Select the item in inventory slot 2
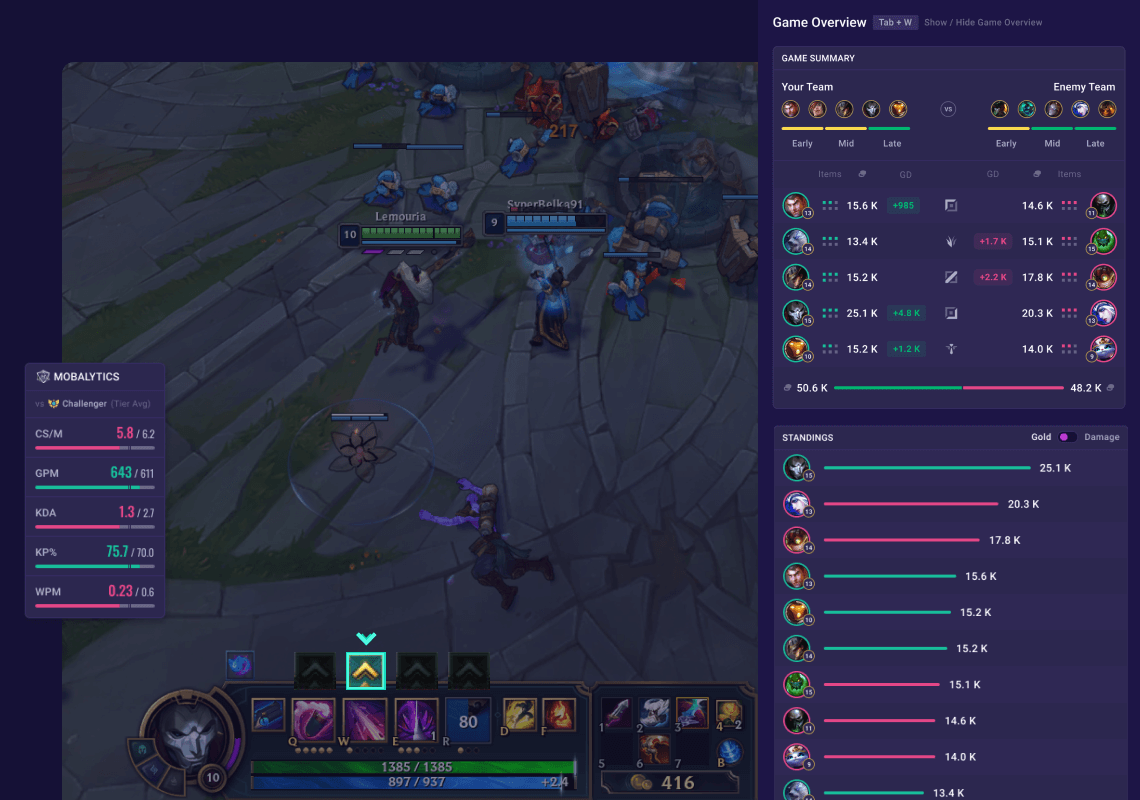Image resolution: width=1140 pixels, height=800 pixels. tap(655, 712)
